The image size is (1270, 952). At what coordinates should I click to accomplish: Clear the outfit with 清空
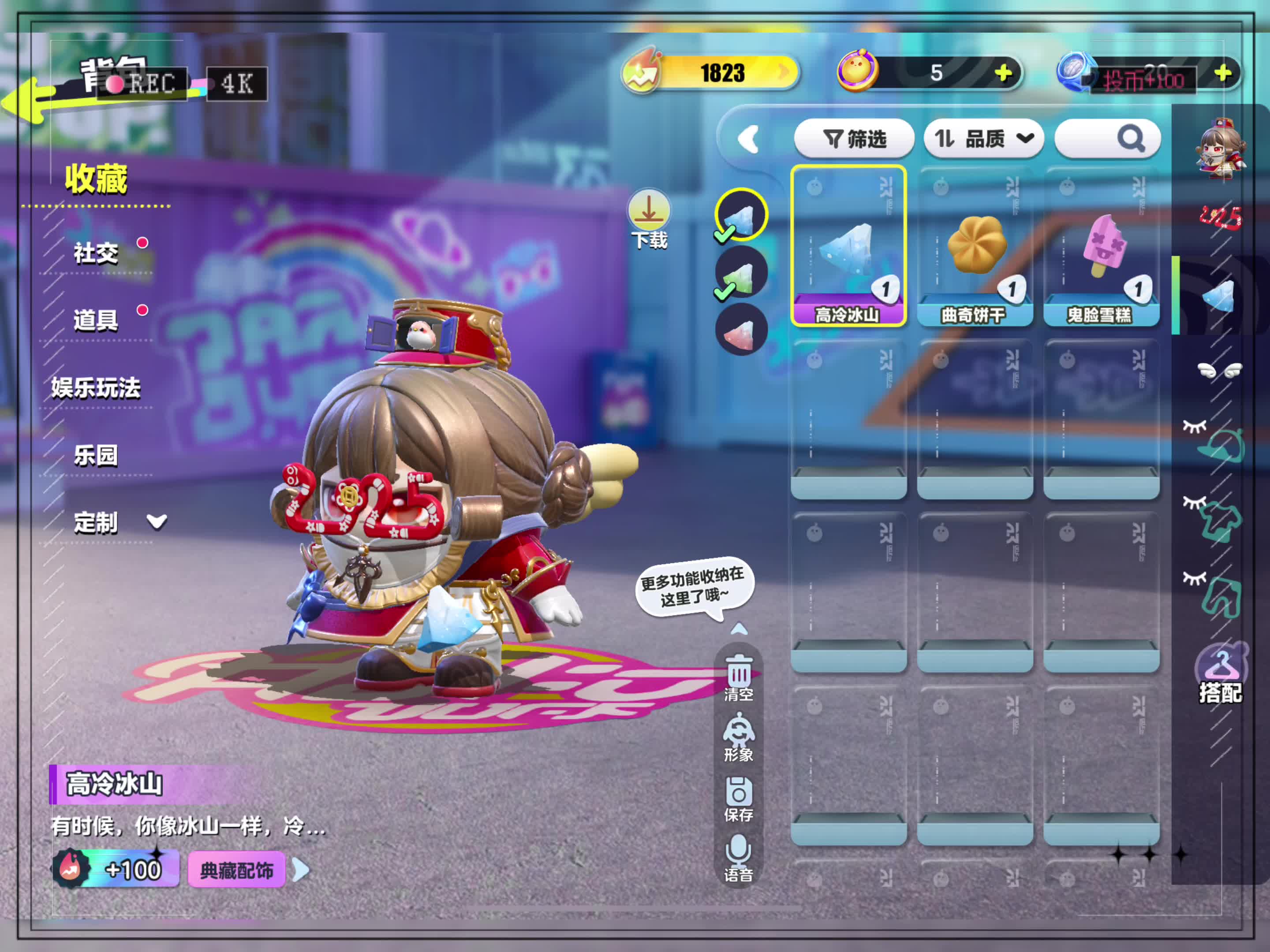(738, 678)
